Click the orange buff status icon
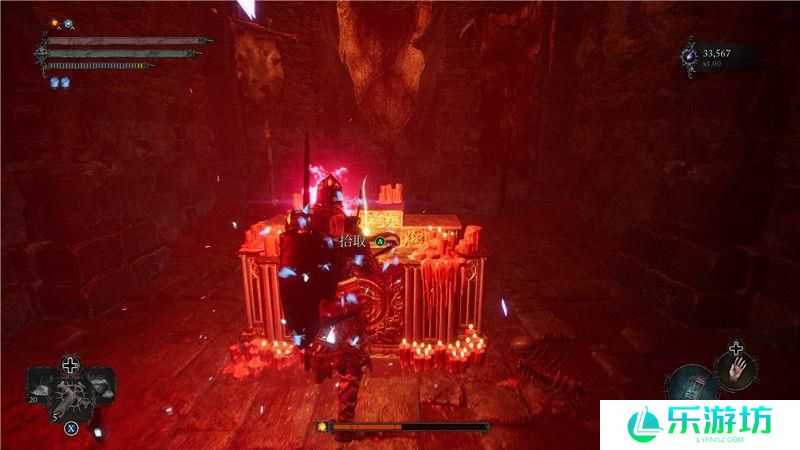800x450 pixels. coord(55,22)
